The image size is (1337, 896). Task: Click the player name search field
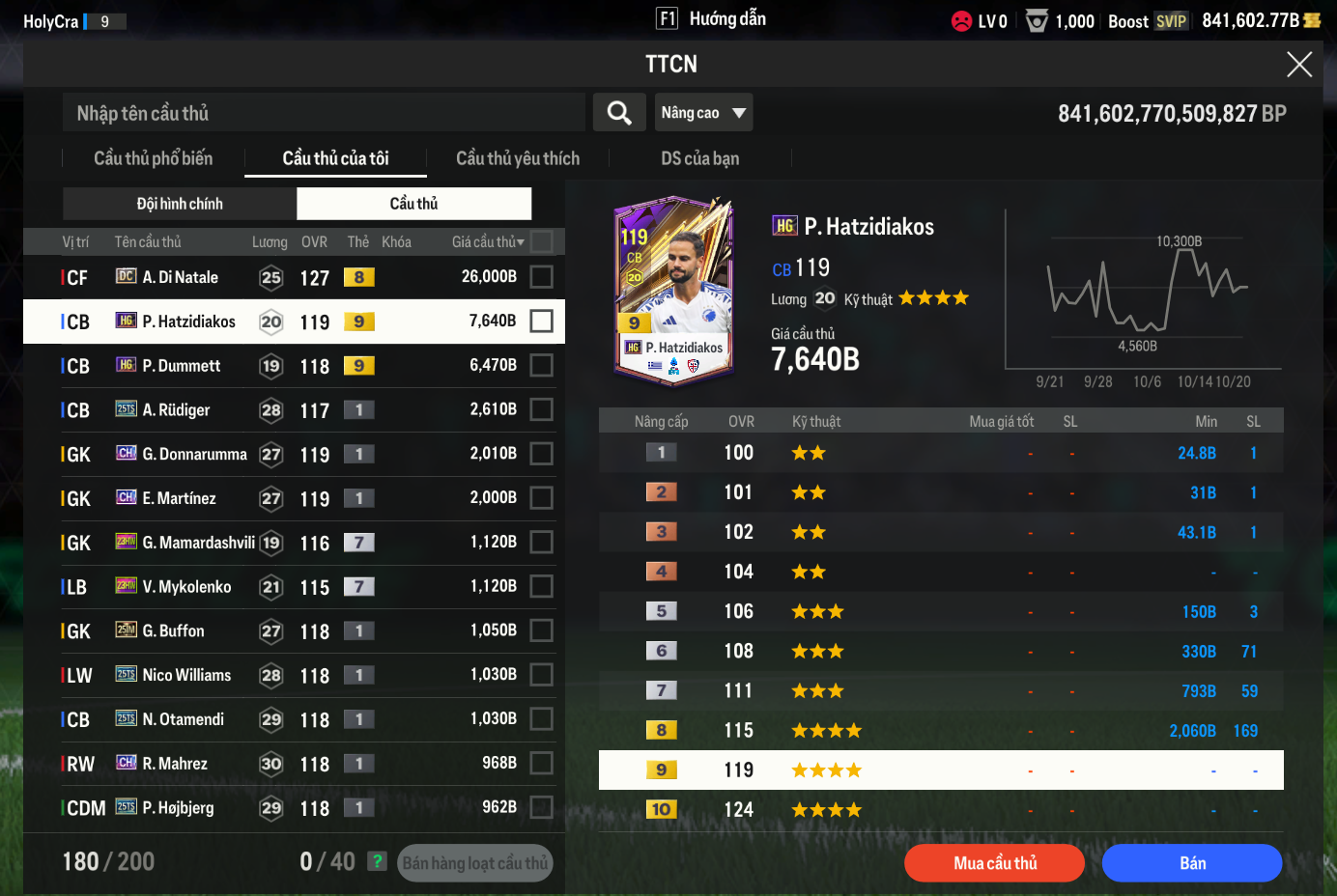point(324,113)
